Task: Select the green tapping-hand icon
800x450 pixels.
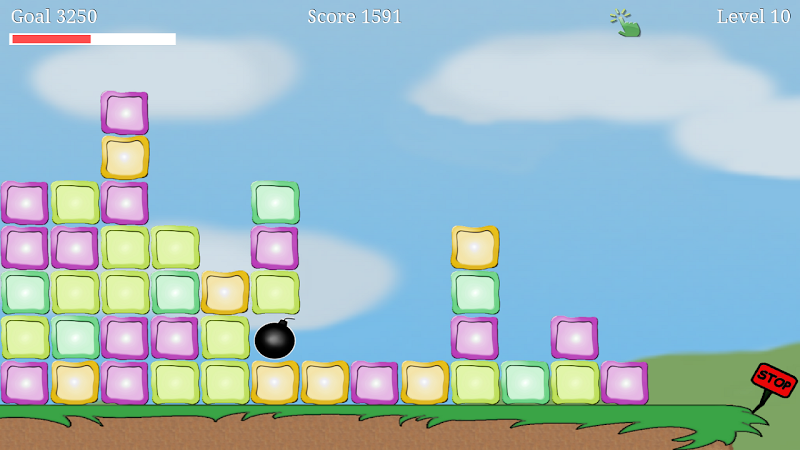Action: [x=625, y=22]
